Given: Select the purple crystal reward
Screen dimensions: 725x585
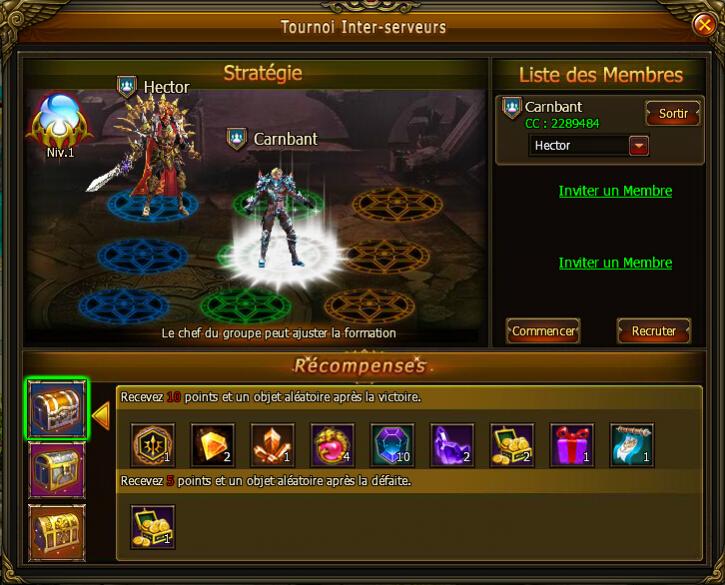Looking at the screenshot, I should [453, 445].
